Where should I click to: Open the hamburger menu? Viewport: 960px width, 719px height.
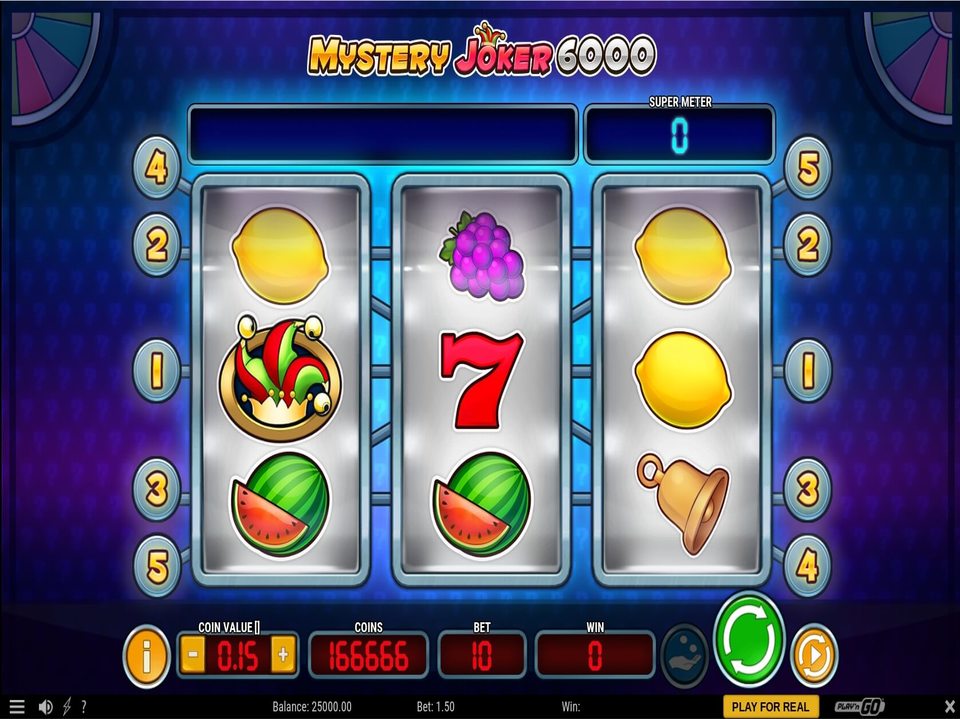click(16, 706)
